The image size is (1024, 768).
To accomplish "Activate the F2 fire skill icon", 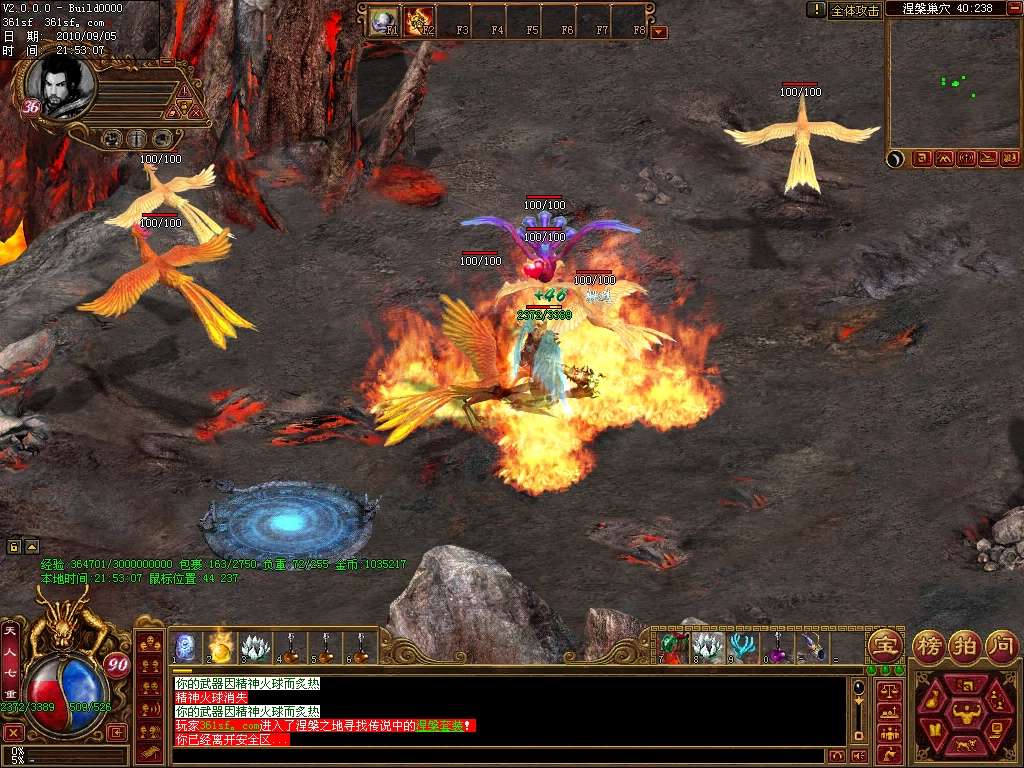I will 419,21.
